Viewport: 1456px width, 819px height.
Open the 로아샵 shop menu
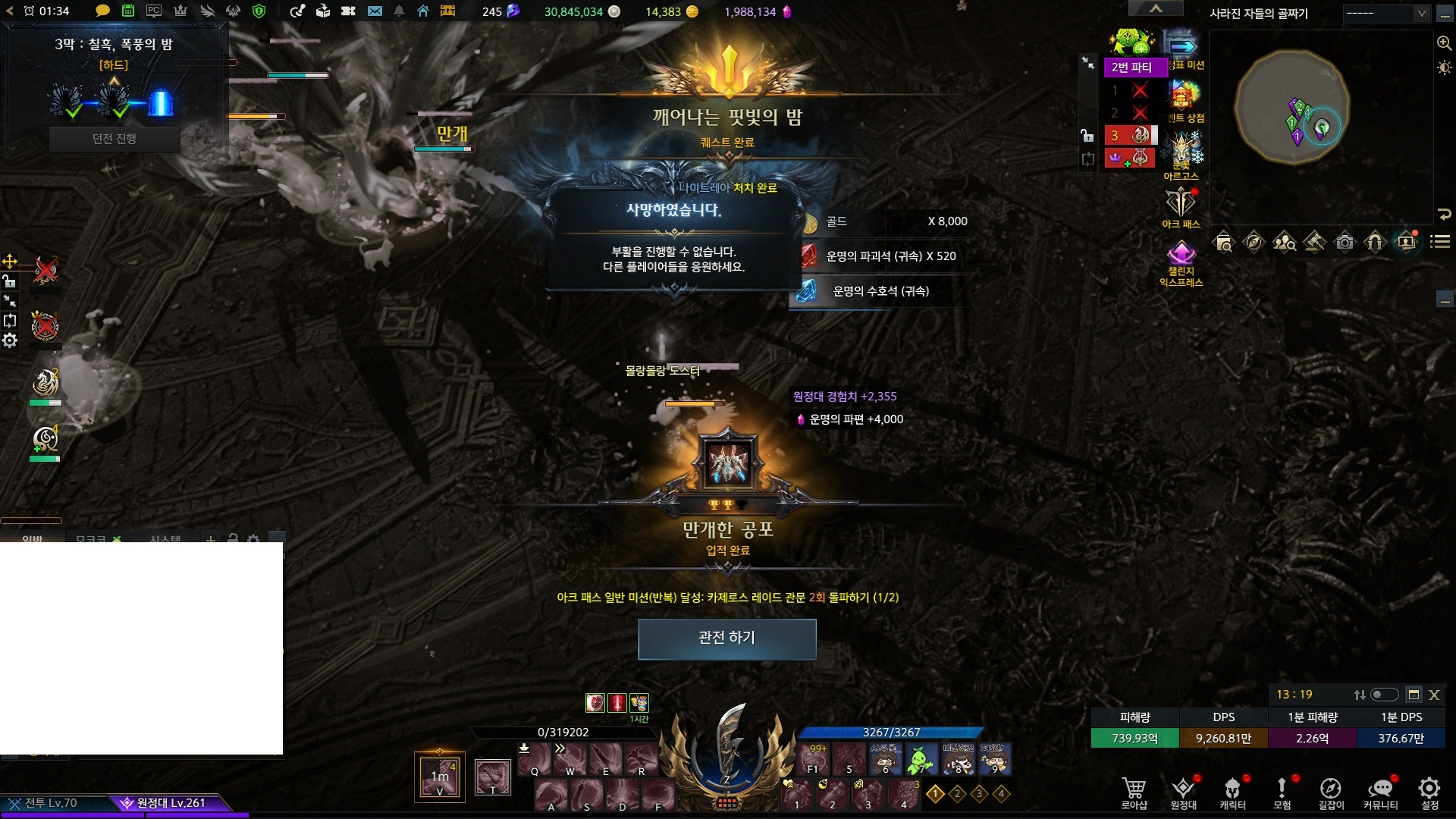click(1134, 792)
